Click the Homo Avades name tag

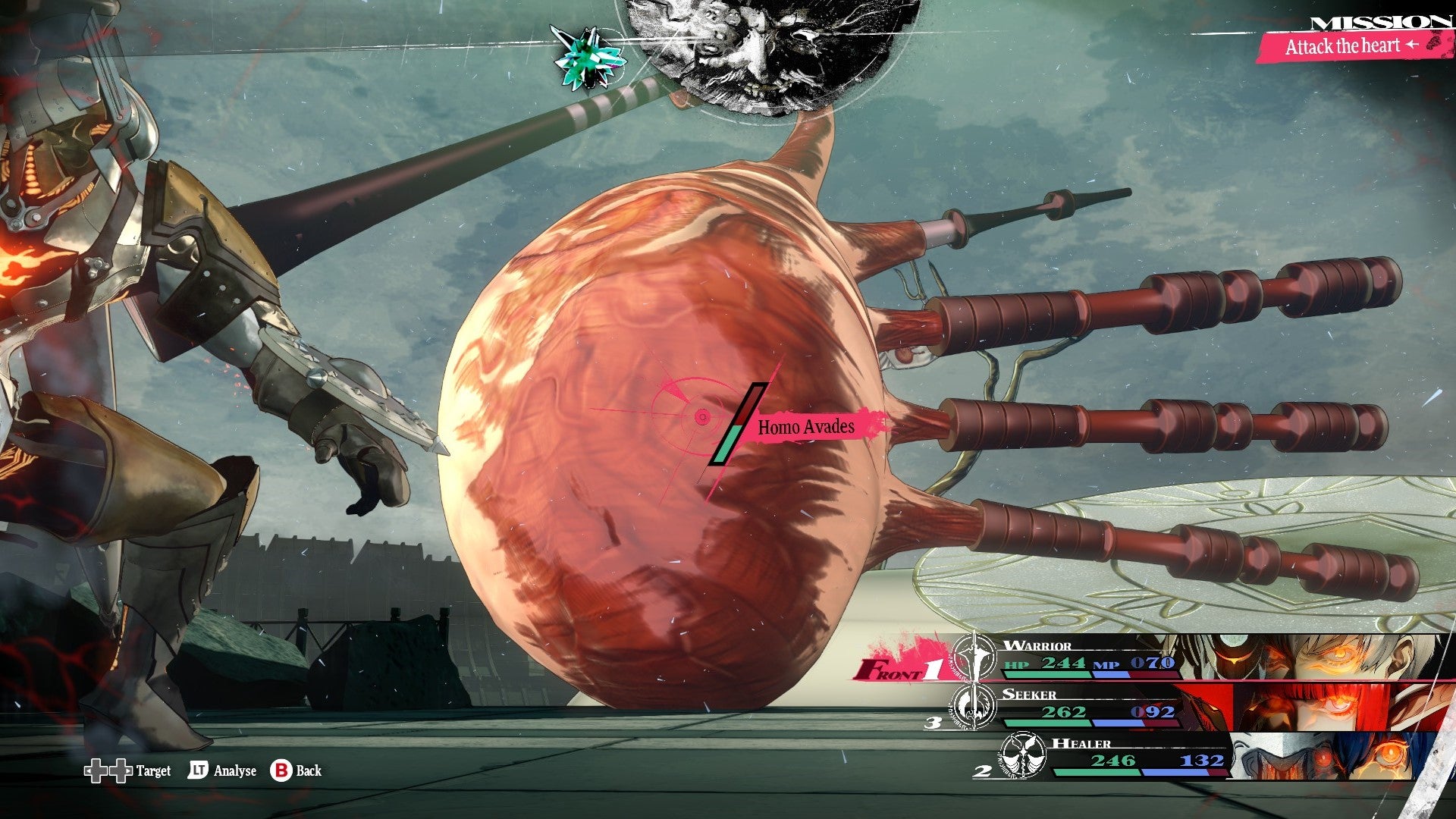click(x=805, y=426)
